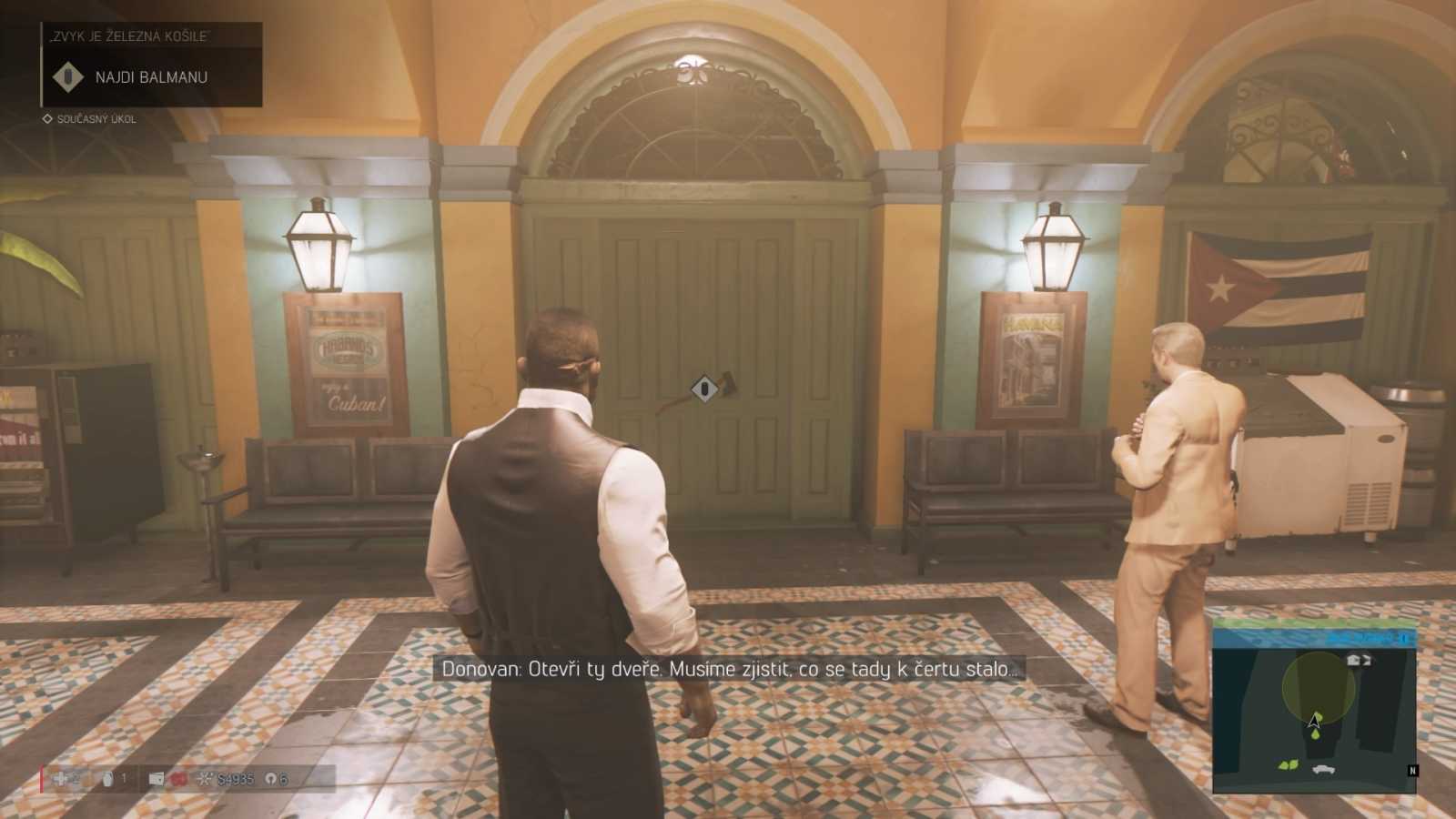Click the arrow beside the safehouse minimap icon
This screenshot has height=819, width=1456.
1367,661
